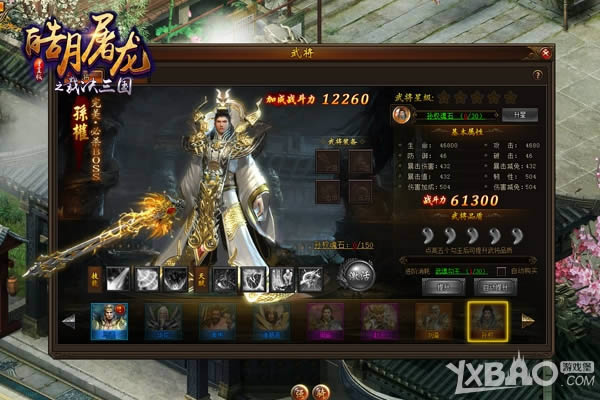
Task: Activate the general with the round 激活 button
Action: pyautogui.click(x=357, y=276)
